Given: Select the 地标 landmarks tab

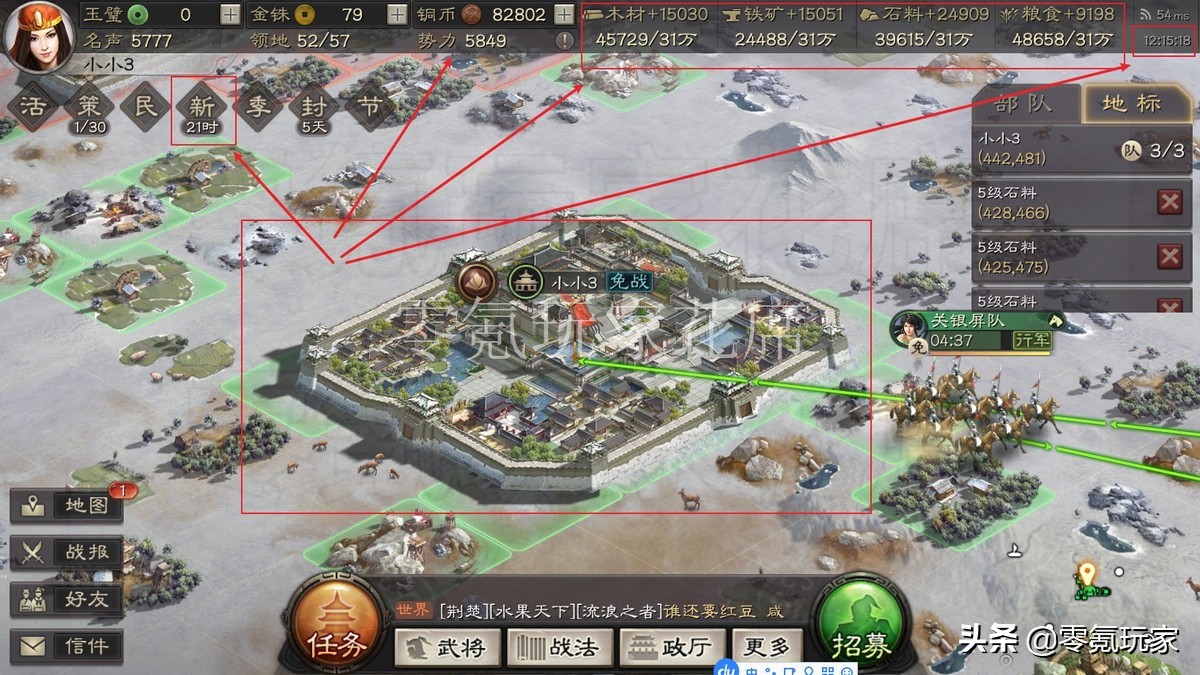Looking at the screenshot, I should click(x=1132, y=104).
